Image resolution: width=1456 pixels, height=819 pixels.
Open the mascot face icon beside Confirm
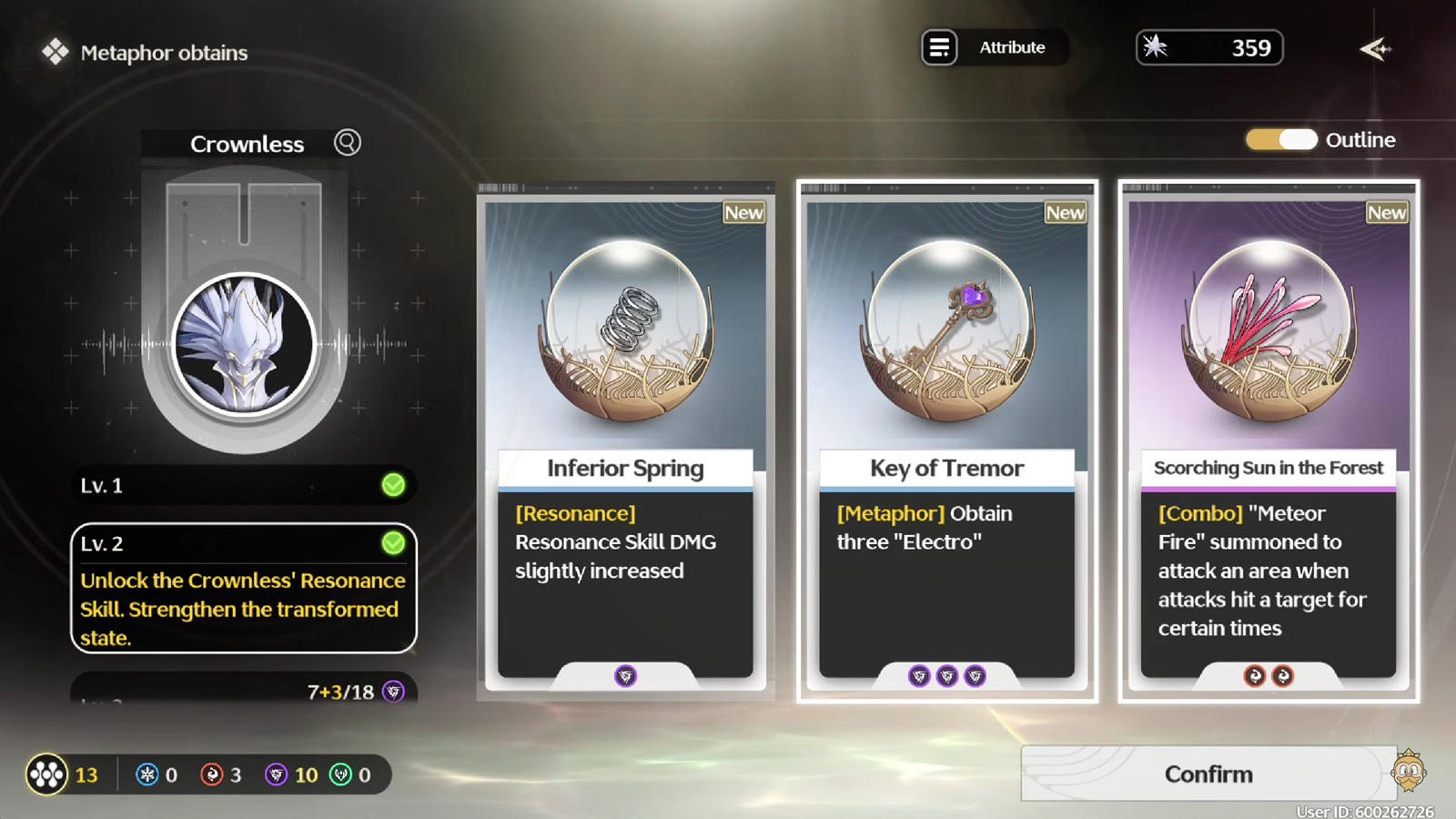(1409, 773)
